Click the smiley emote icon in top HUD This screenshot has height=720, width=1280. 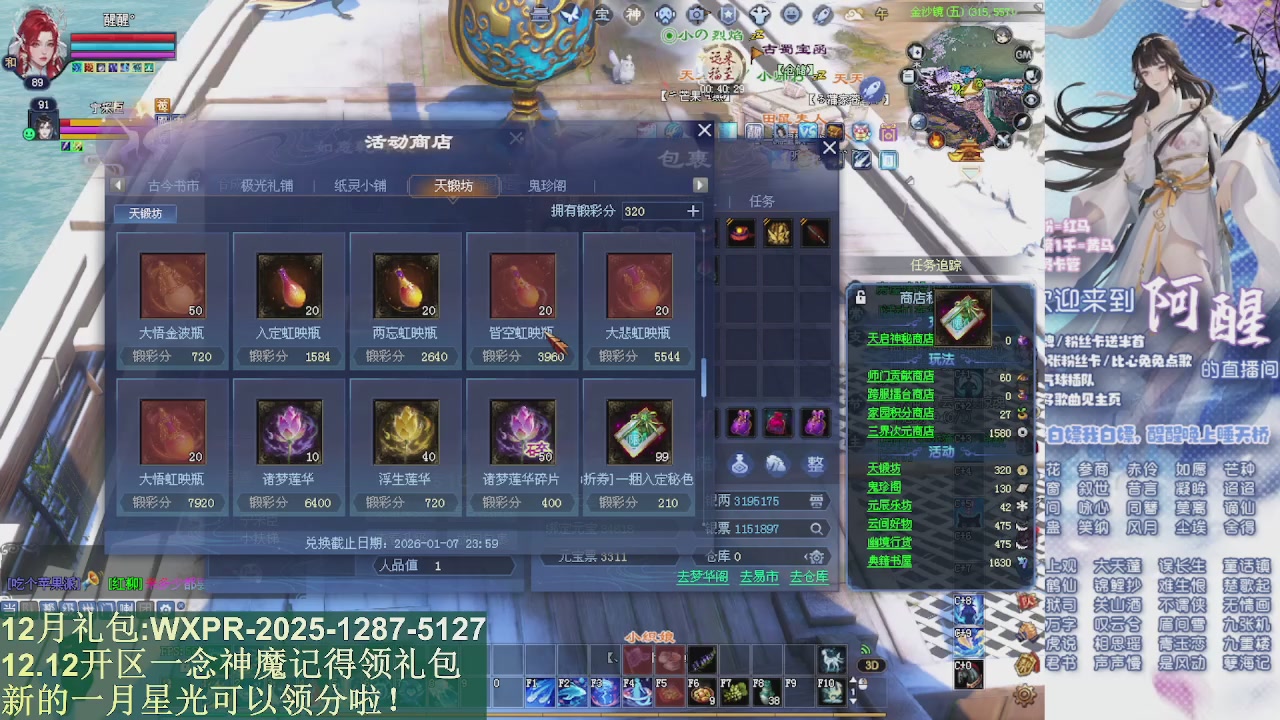tap(791, 15)
